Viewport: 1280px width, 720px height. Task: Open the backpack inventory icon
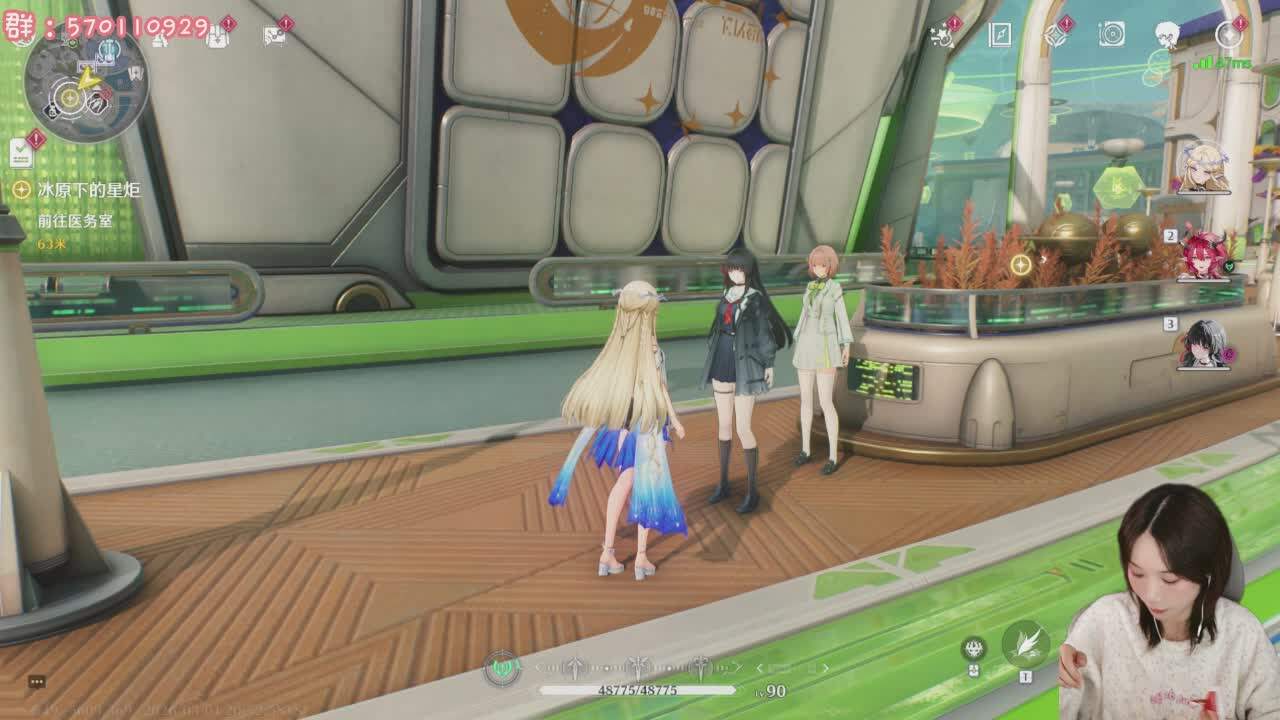pos(216,36)
